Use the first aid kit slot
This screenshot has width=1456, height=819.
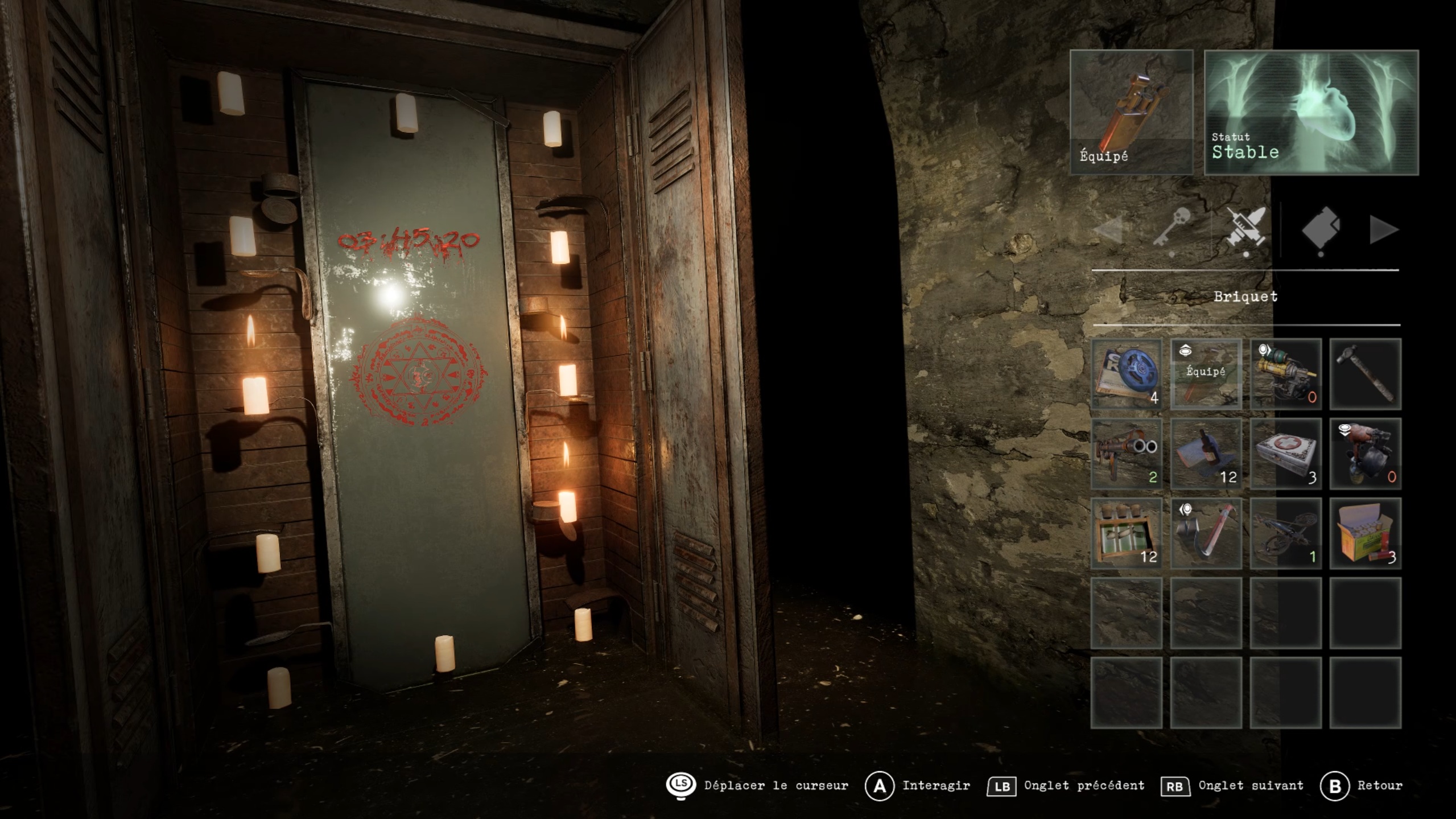1285,454
